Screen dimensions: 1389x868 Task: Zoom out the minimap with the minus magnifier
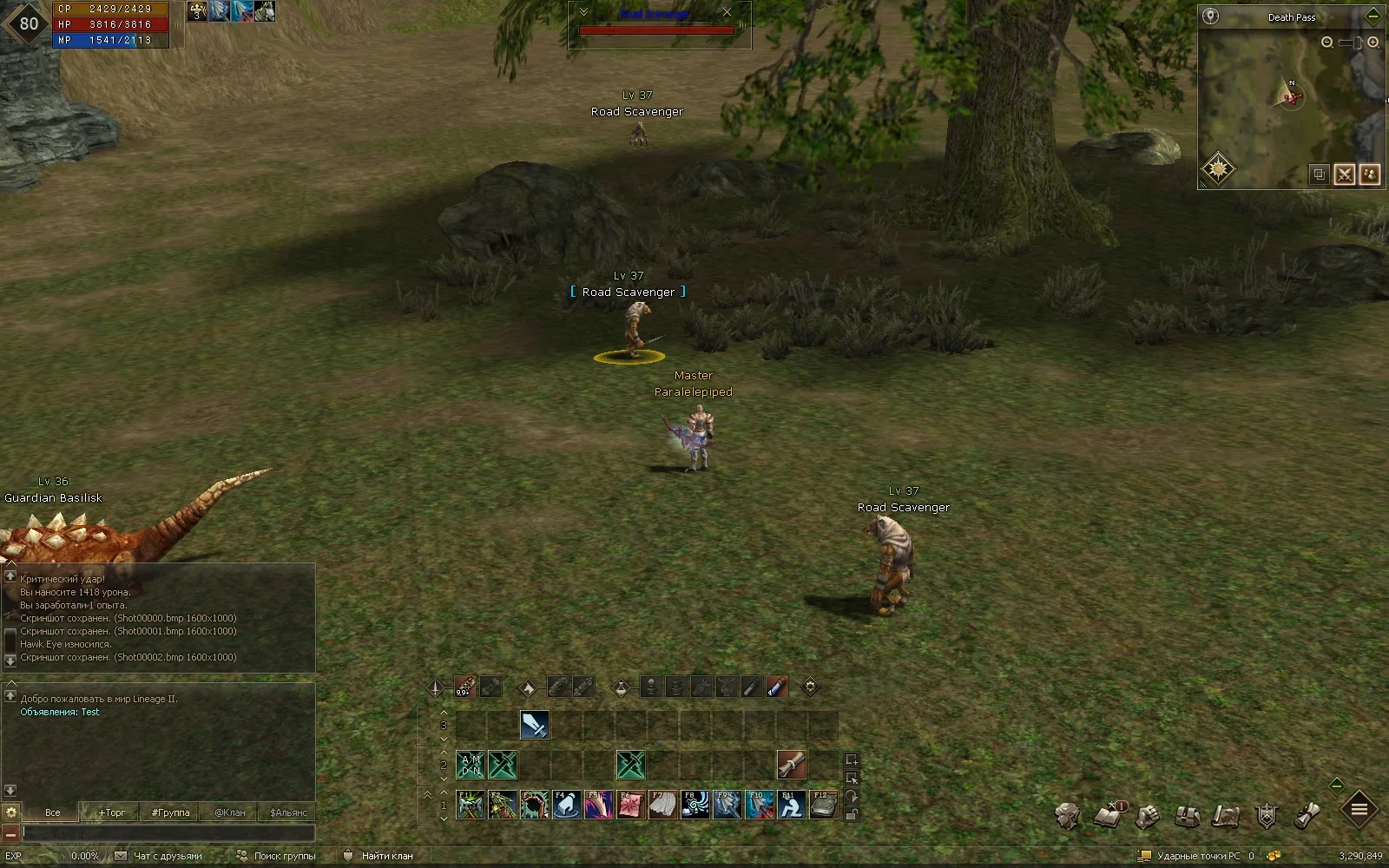(x=1326, y=42)
